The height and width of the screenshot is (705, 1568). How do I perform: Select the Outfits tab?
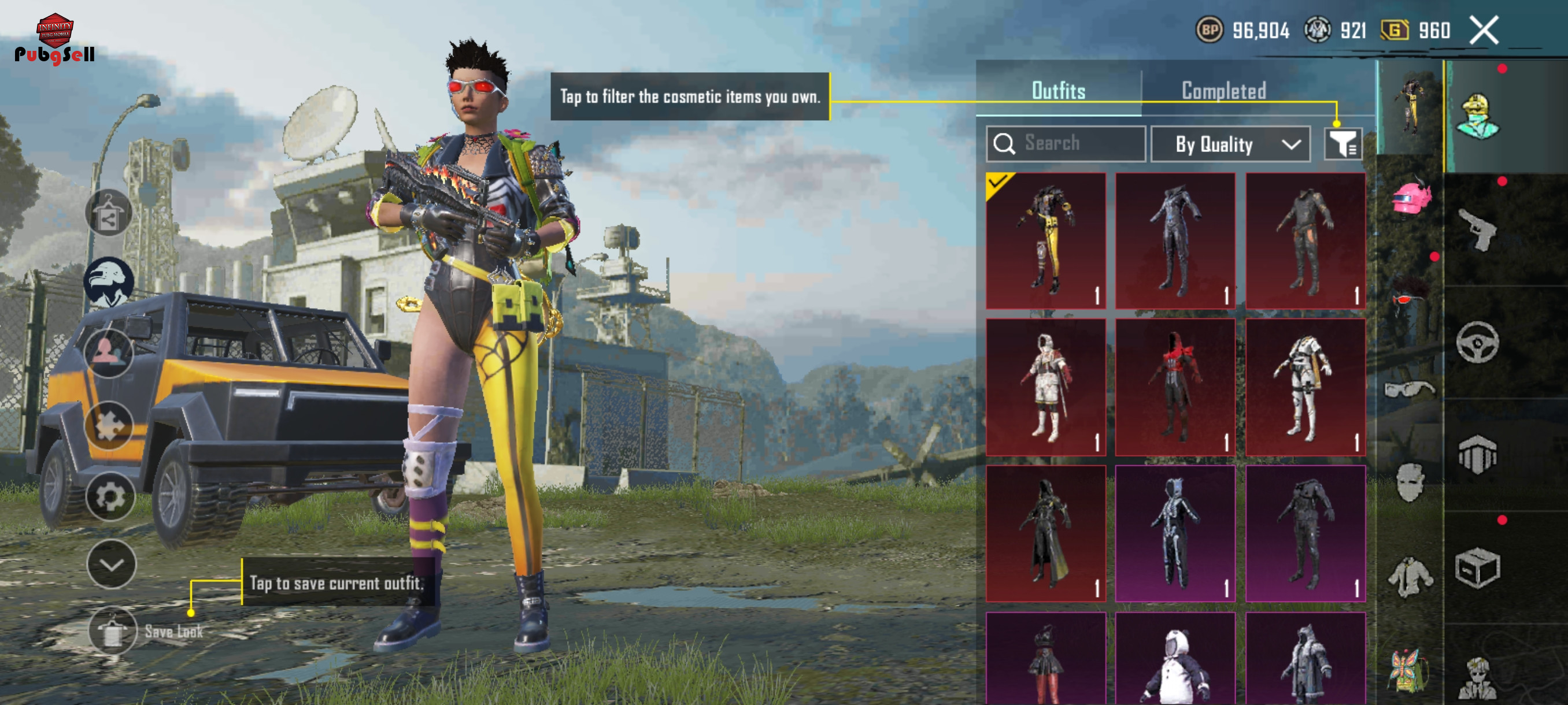point(1058,91)
